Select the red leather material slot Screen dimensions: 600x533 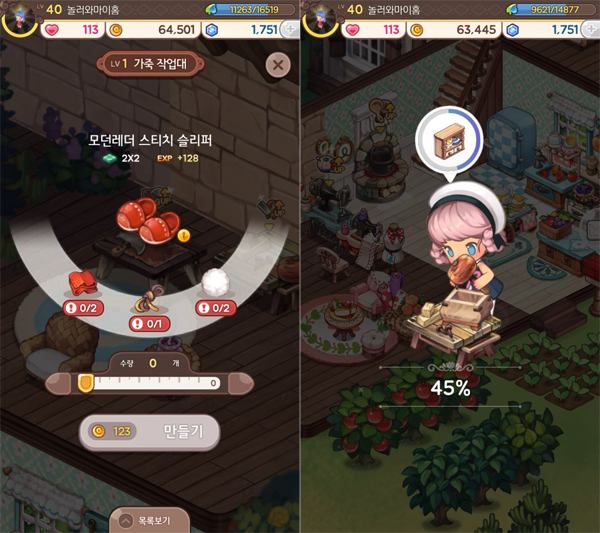coord(84,284)
